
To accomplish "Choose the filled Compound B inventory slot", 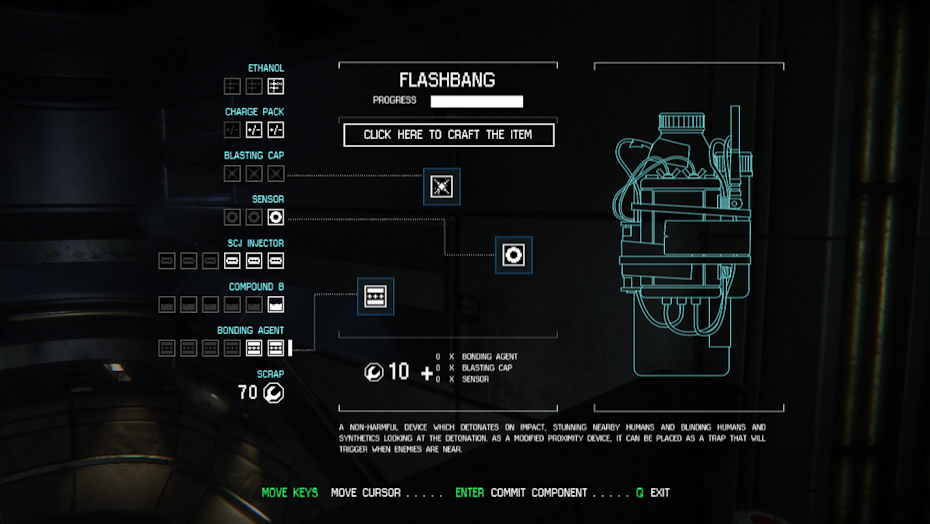I will tap(276, 304).
